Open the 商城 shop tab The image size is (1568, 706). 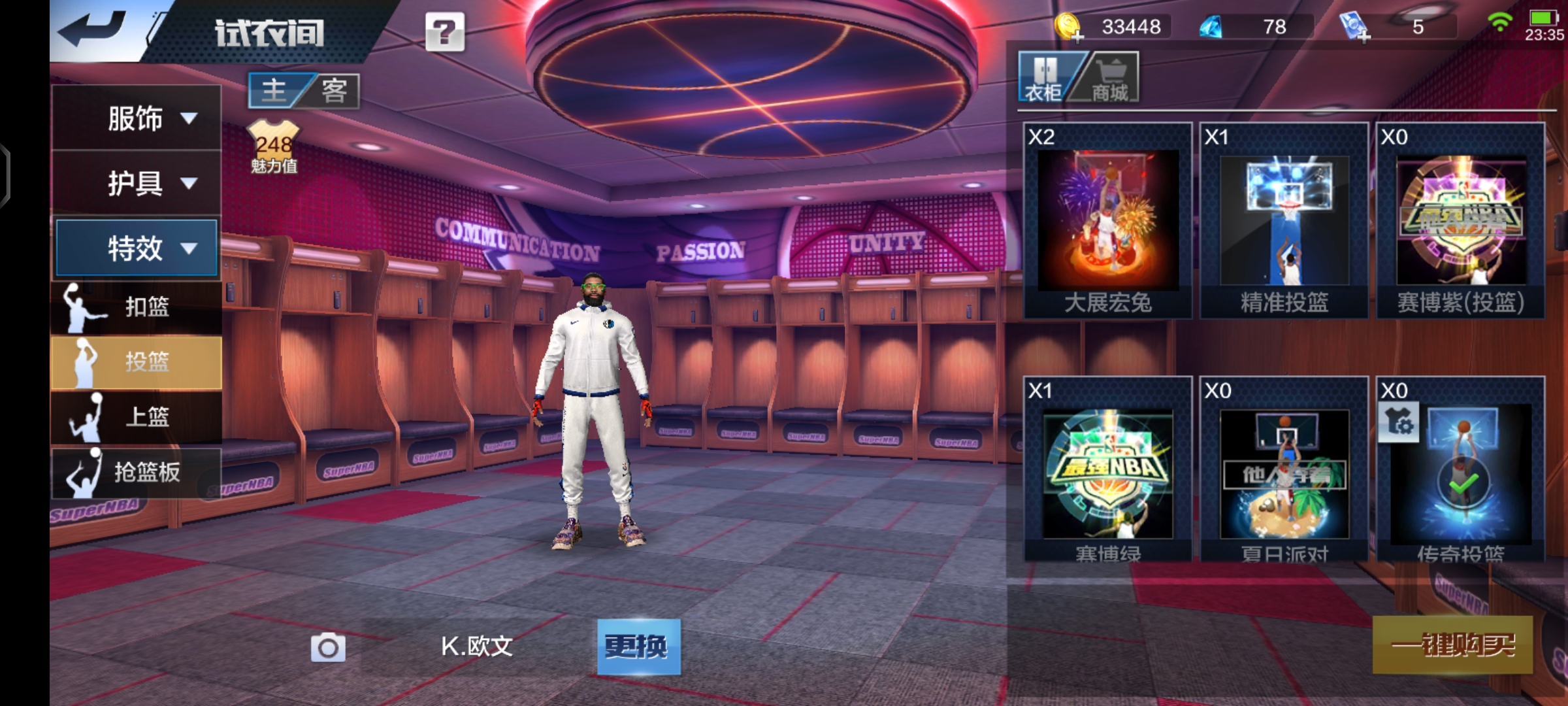pos(1109,78)
